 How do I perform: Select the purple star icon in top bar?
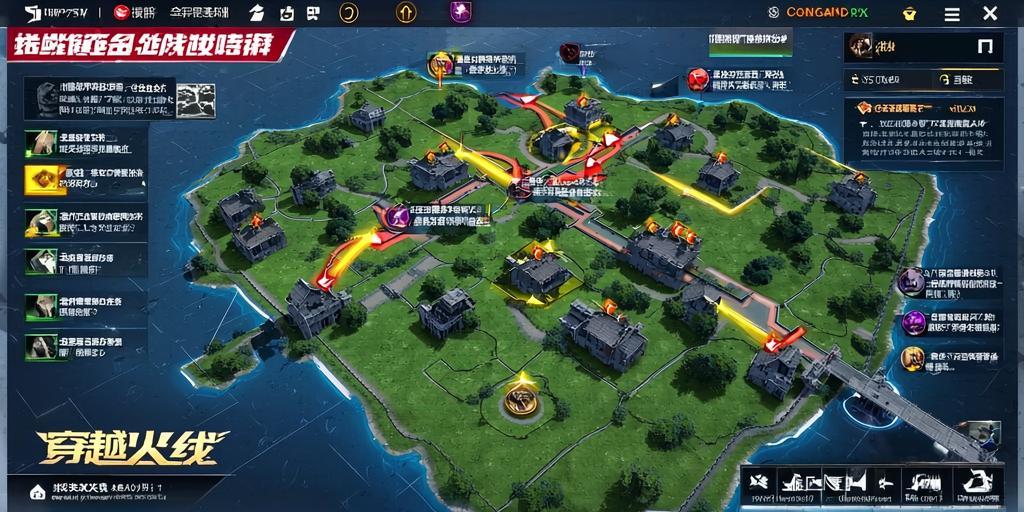pos(461,12)
